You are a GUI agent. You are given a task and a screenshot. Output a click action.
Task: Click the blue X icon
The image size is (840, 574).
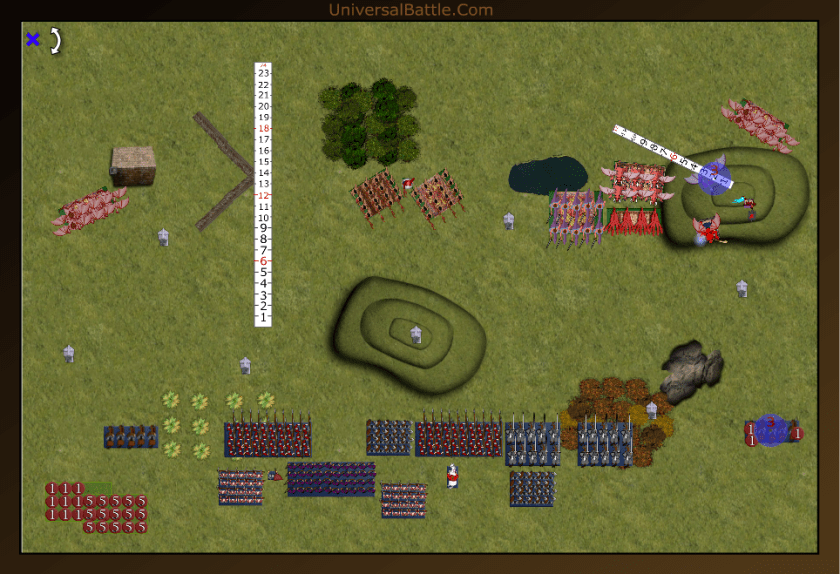click(33, 39)
